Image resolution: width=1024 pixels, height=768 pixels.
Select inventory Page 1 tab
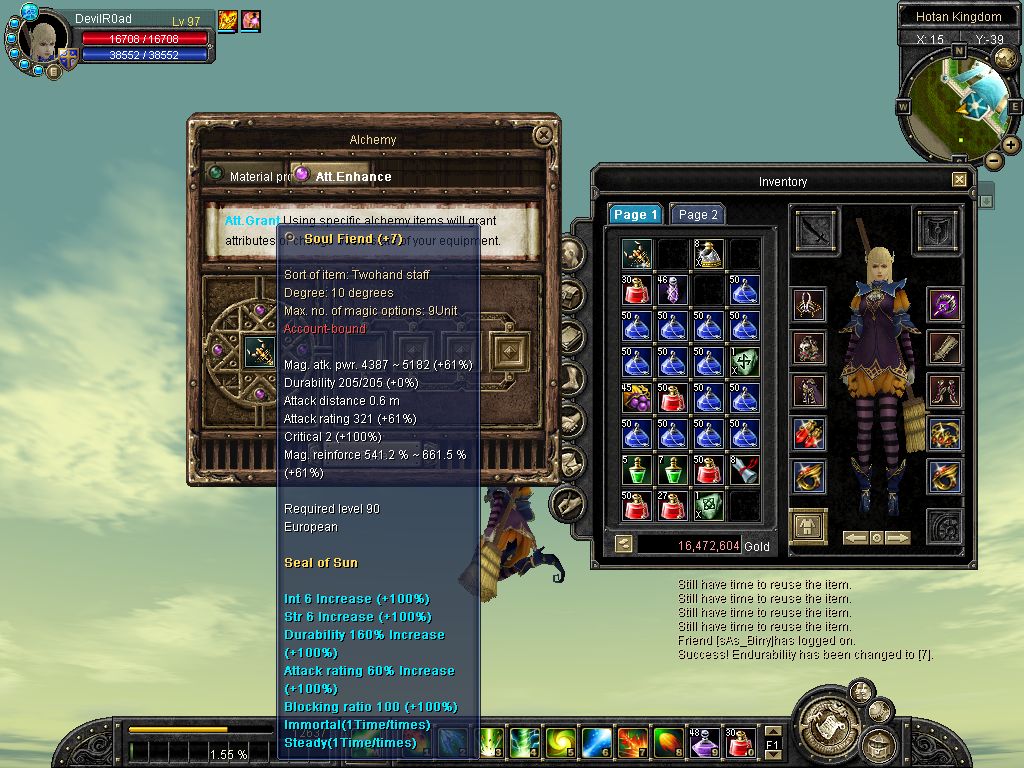coord(636,214)
